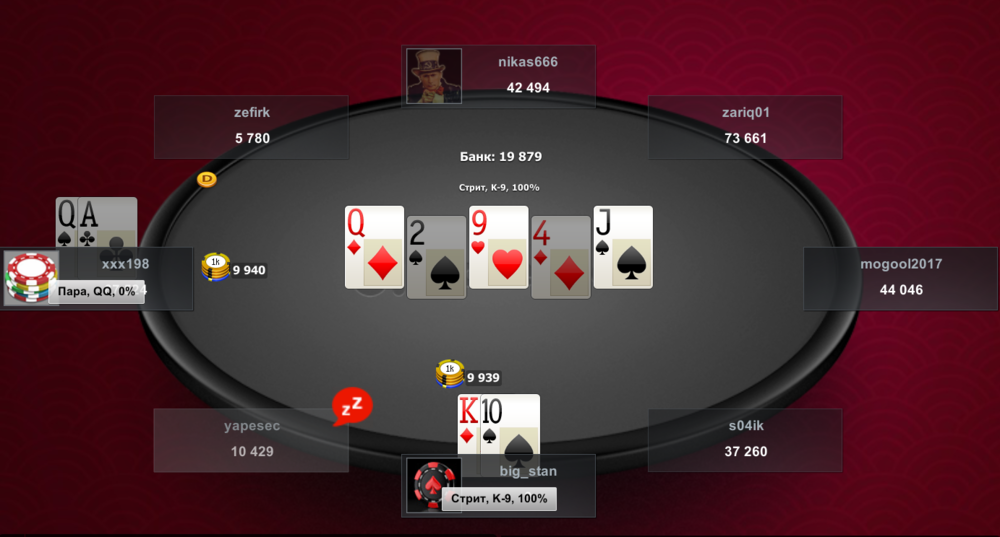This screenshot has width=1000, height=537.
Task: Select the zariq01 player seat
Action: 745,126
